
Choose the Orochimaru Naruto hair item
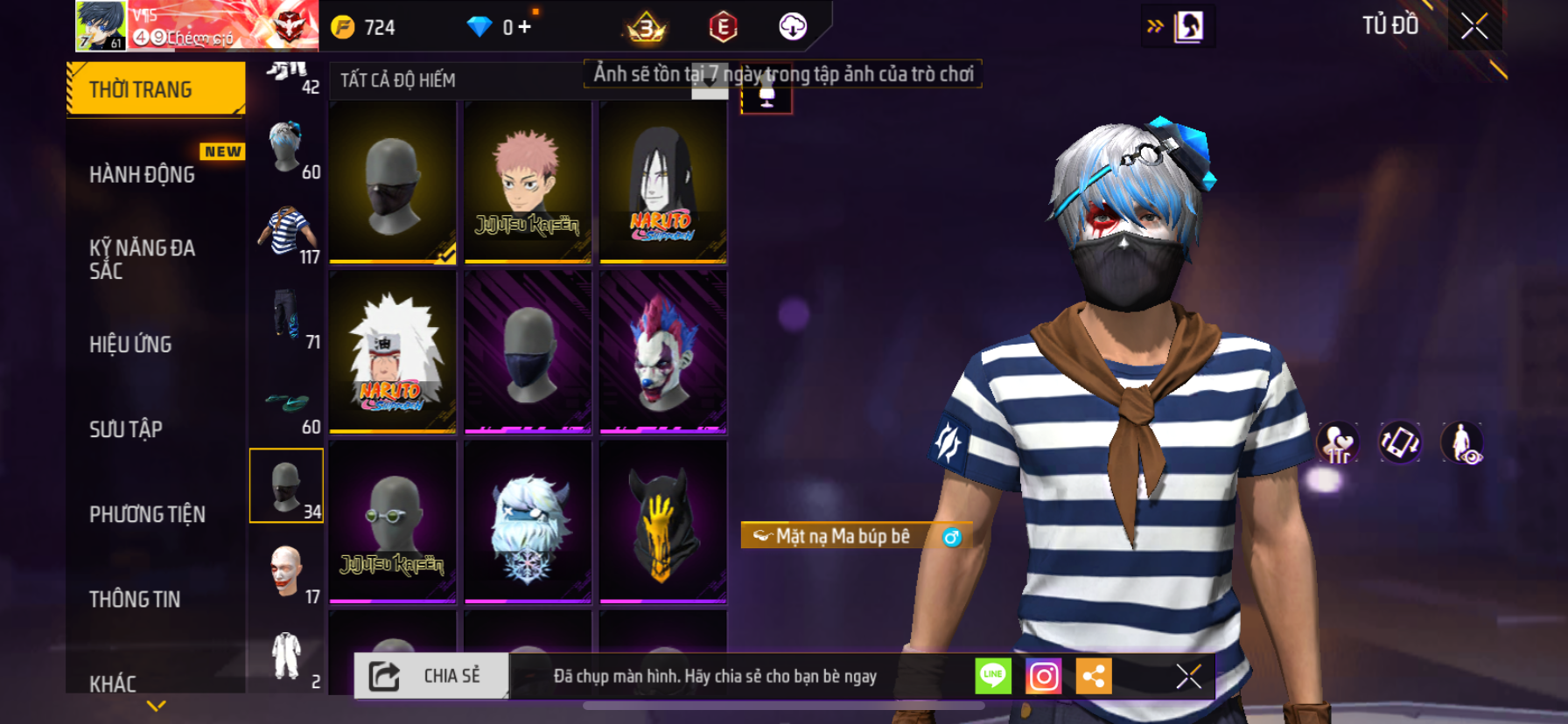pyautogui.click(x=662, y=182)
